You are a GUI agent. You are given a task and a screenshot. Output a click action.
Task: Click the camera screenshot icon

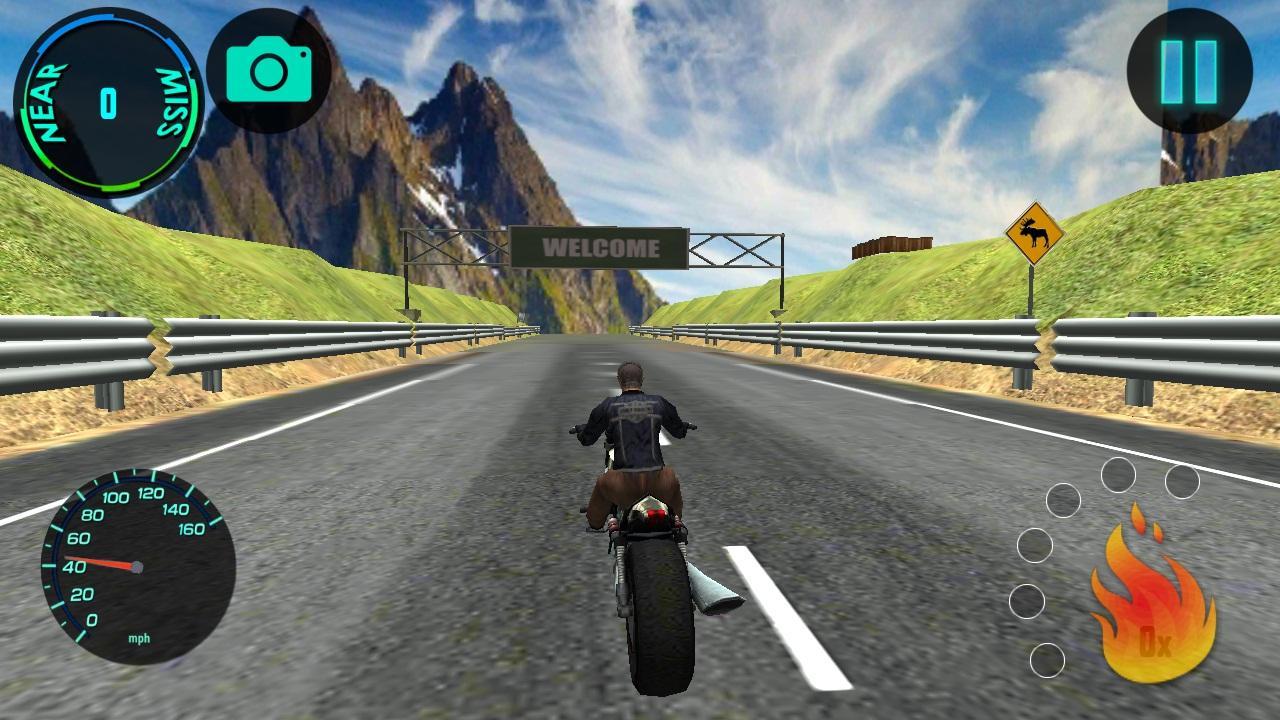point(270,72)
